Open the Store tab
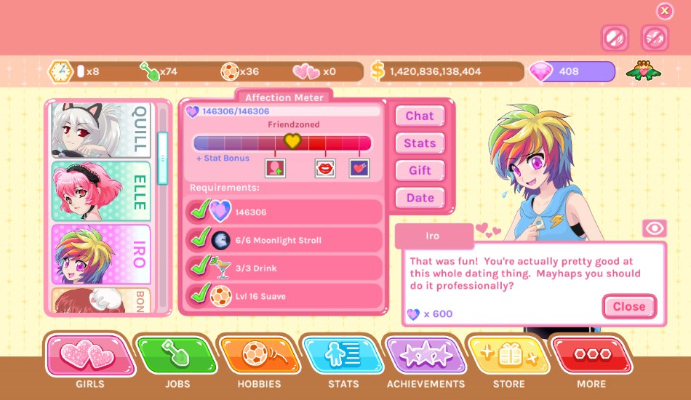Viewport: 691px width, 400px height. pyautogui.click(x=508, y=356)
